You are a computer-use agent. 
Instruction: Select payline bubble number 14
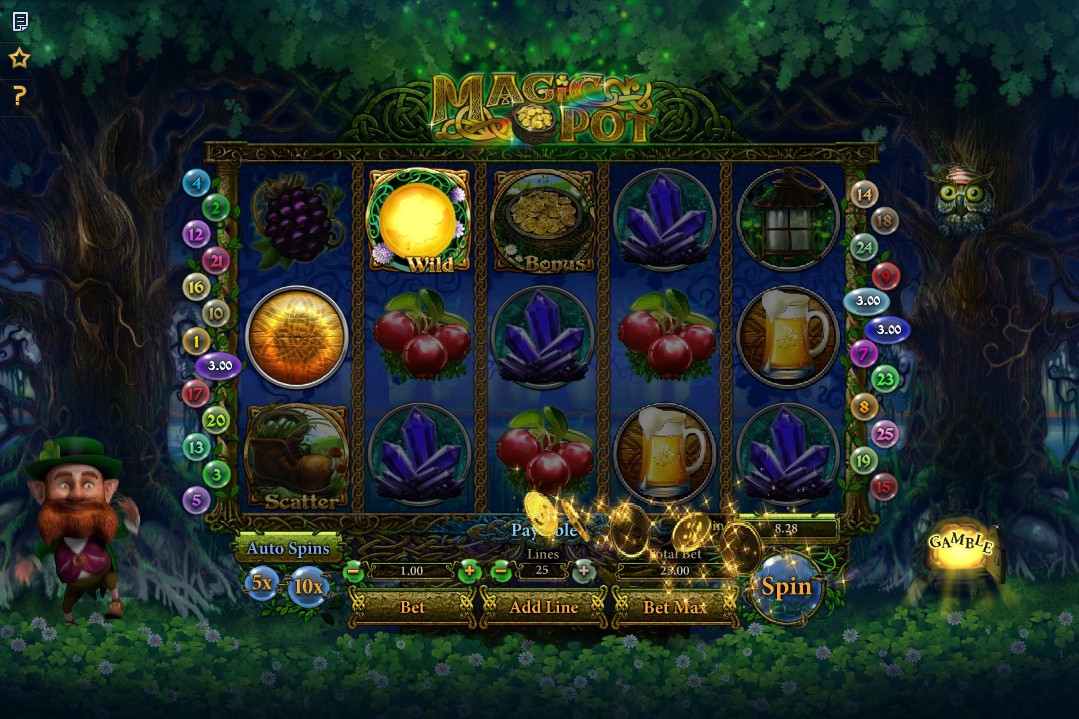864,195
